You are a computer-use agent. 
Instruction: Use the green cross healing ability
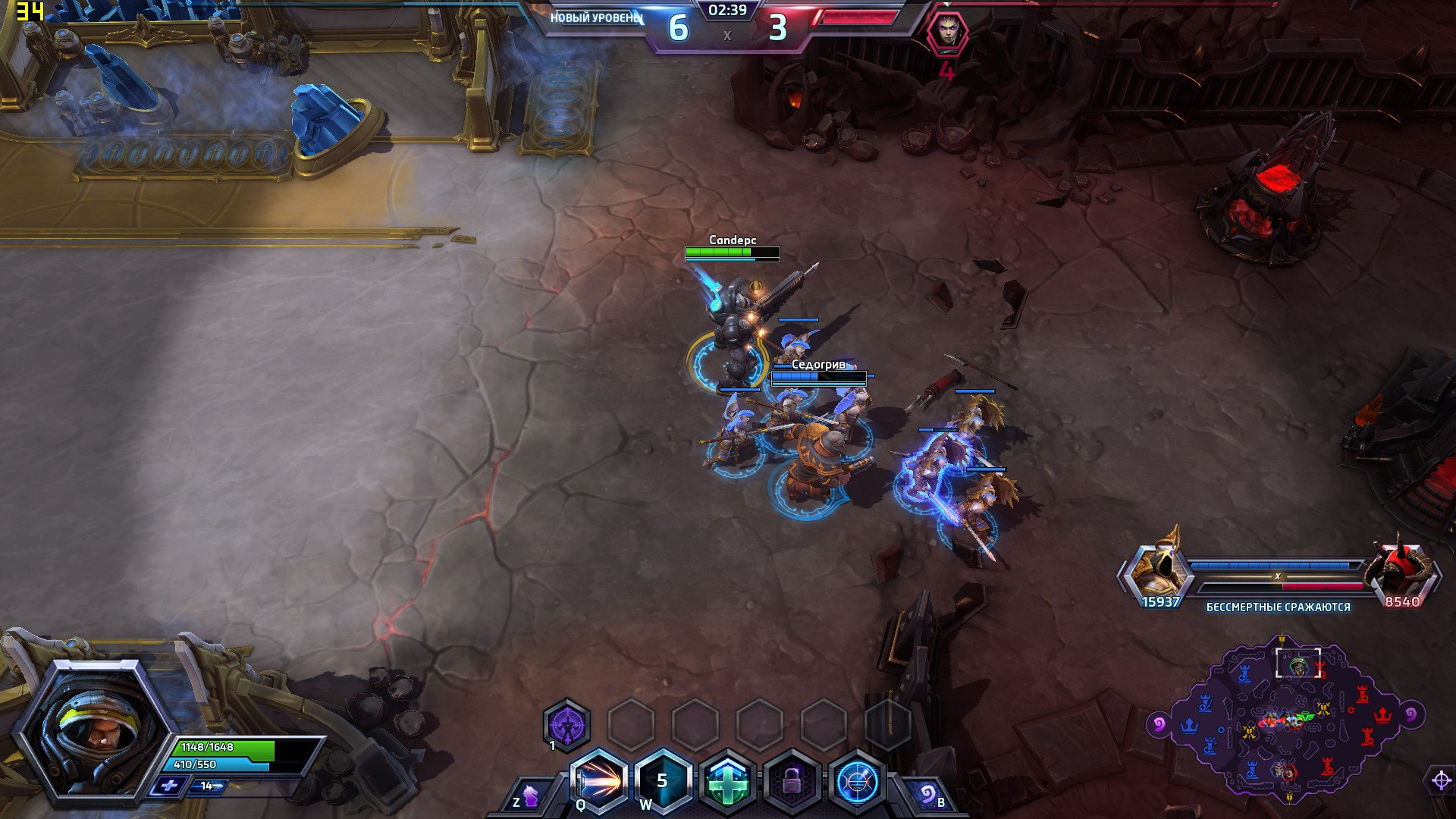pyautogui.click(x=727, y=783)
